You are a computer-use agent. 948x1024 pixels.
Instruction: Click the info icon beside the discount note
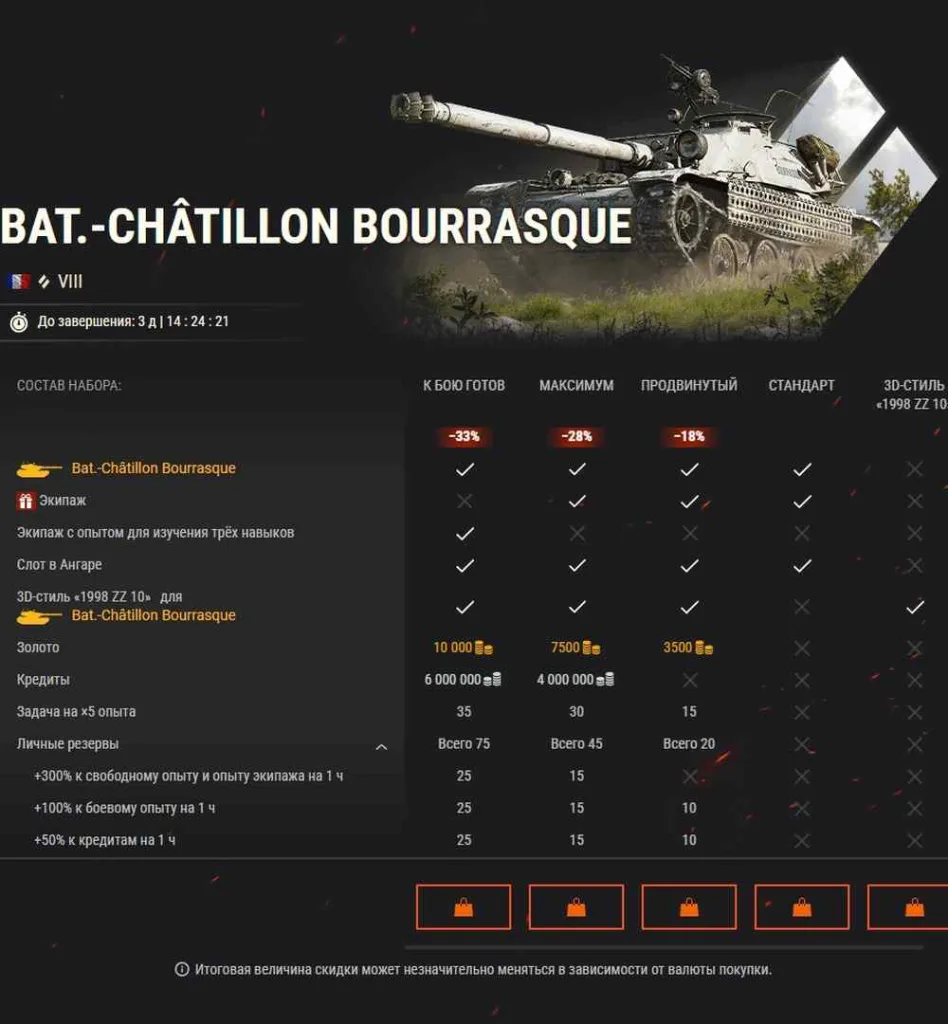(x=182, y=970)
